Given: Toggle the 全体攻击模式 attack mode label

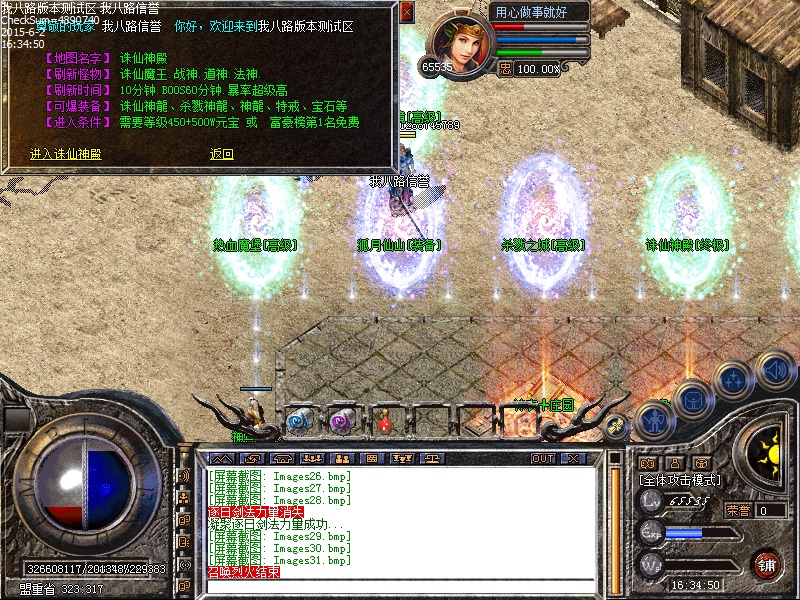Looking at the screenshot, I should coord(683,480).
